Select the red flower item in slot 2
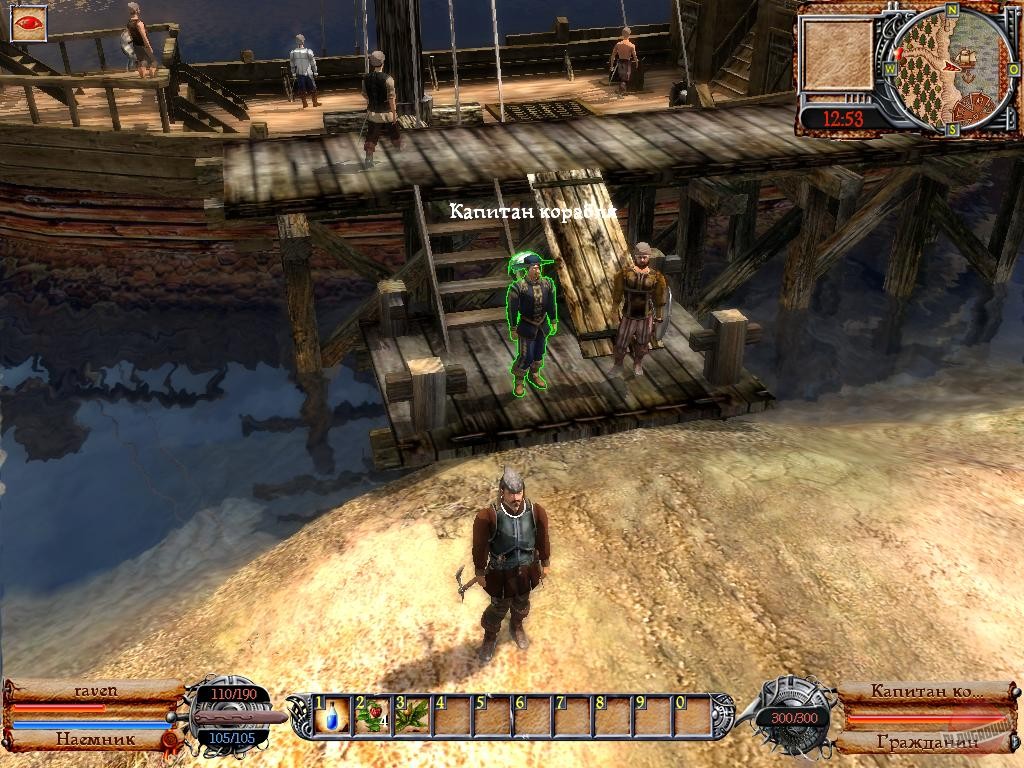 [373, 715]
